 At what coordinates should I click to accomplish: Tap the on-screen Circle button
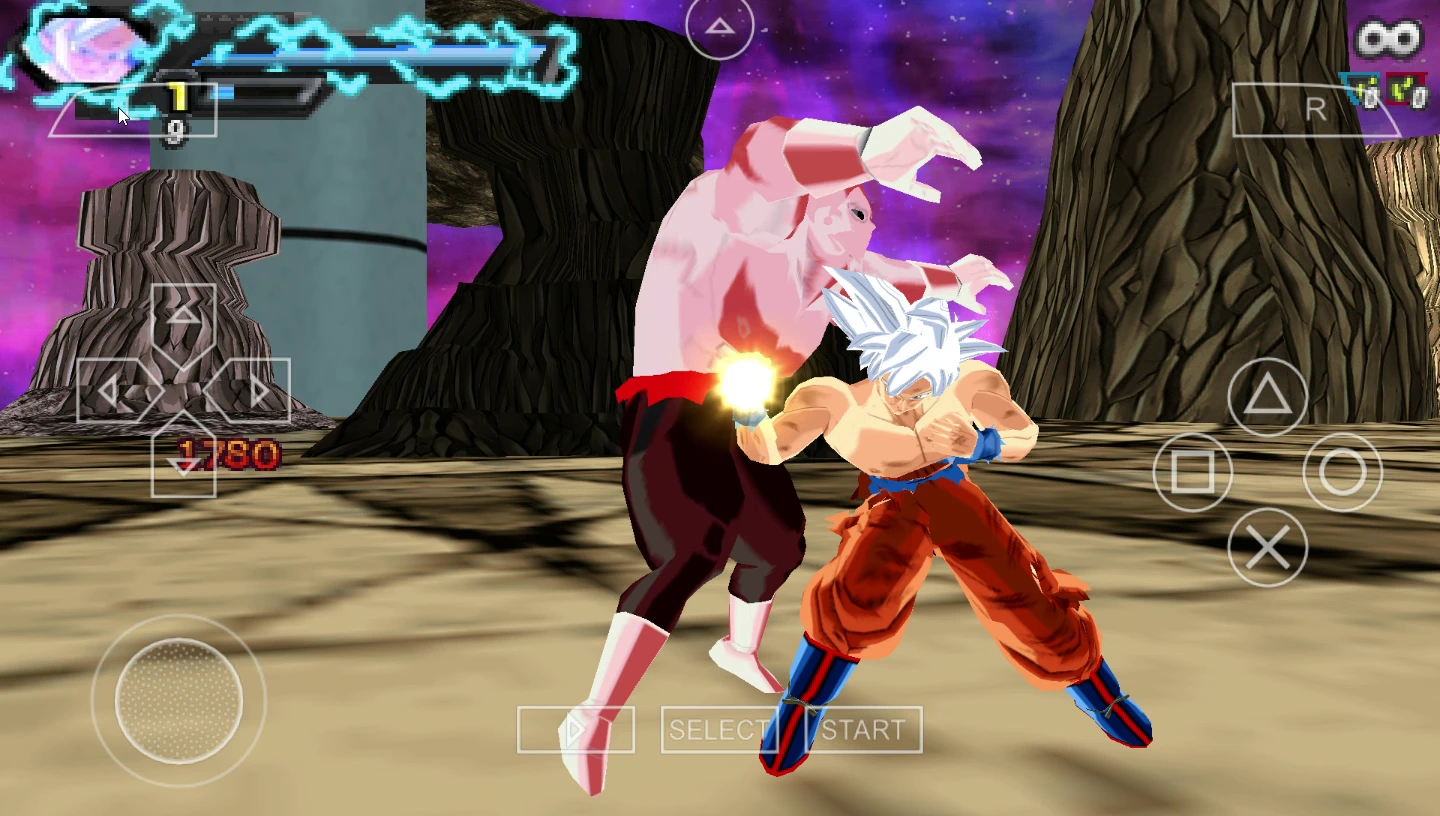1342,472
